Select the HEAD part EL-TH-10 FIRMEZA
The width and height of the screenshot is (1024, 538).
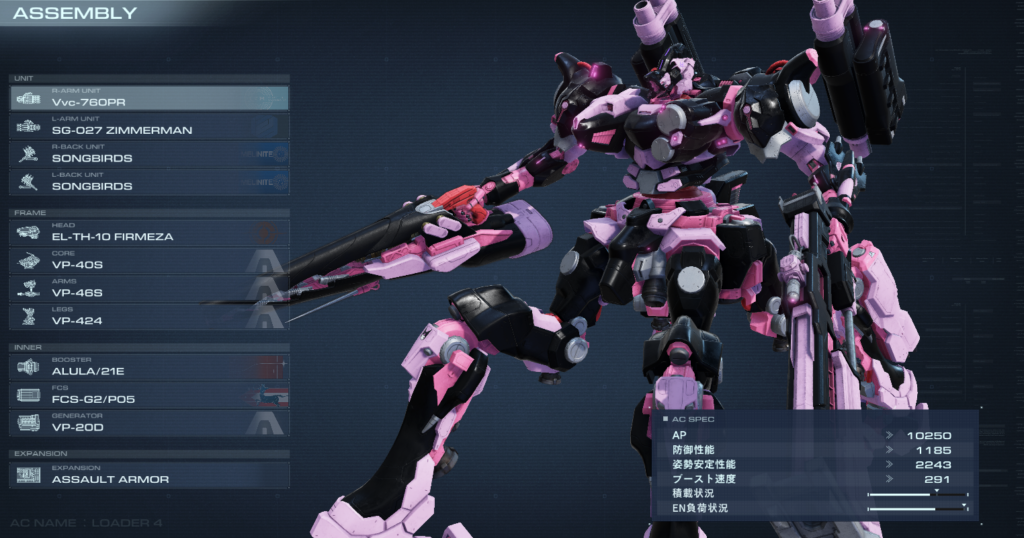(150, 233)
